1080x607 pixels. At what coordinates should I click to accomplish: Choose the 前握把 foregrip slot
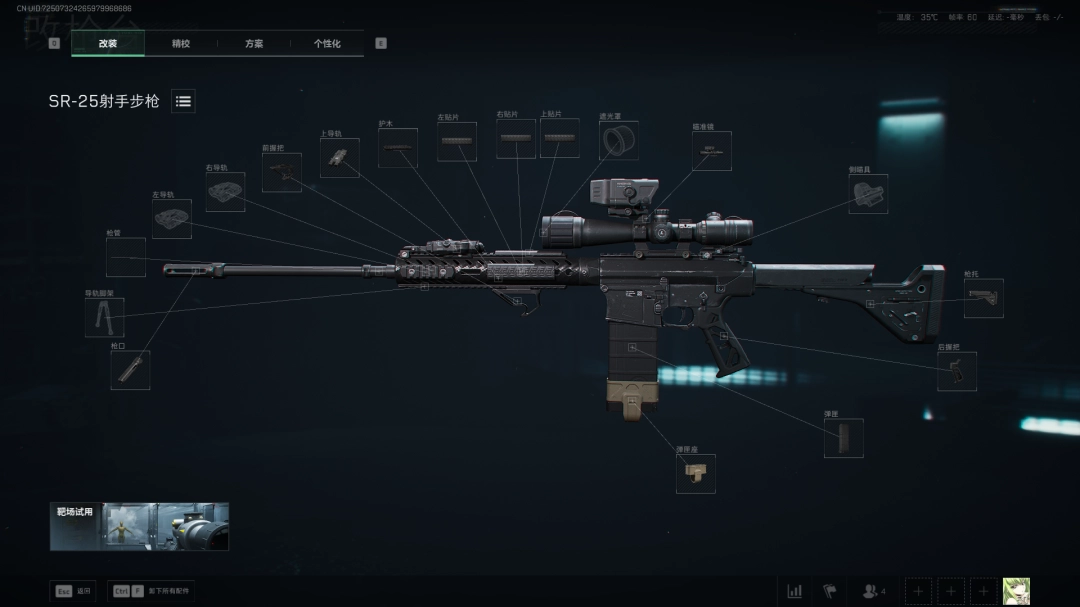(281, 172)
